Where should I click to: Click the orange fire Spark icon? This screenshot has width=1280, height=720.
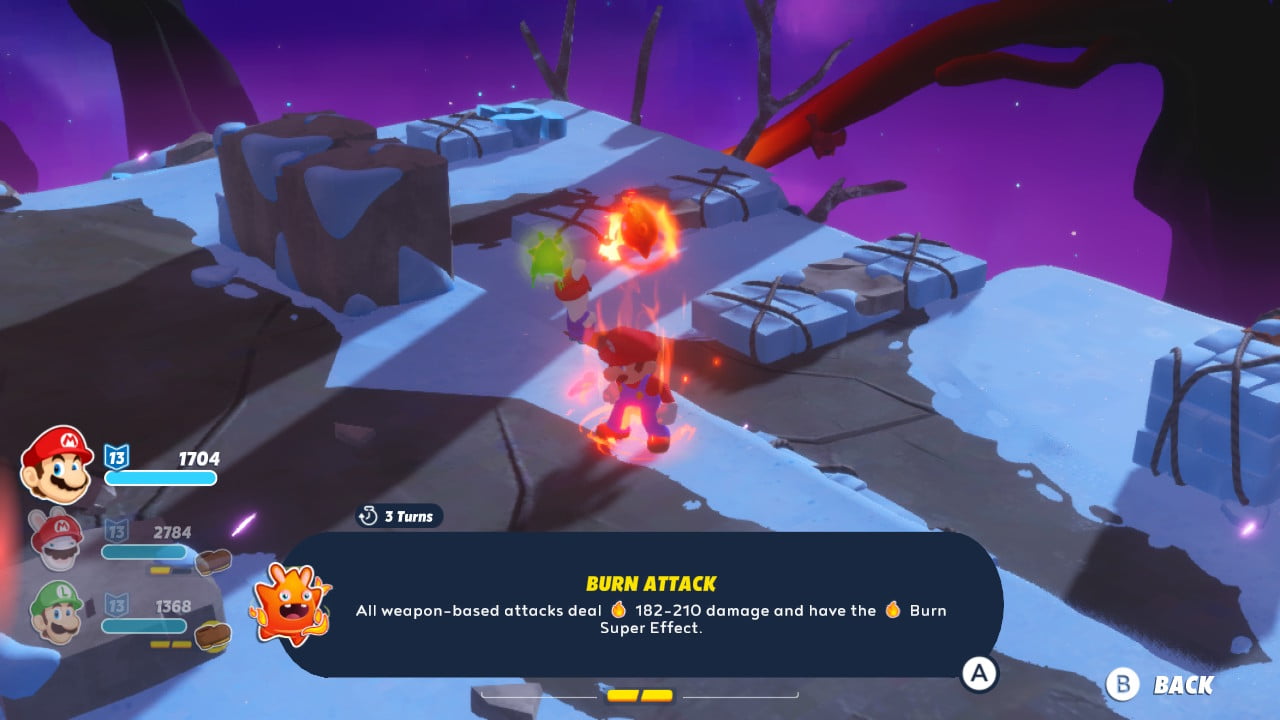point(289,604)
